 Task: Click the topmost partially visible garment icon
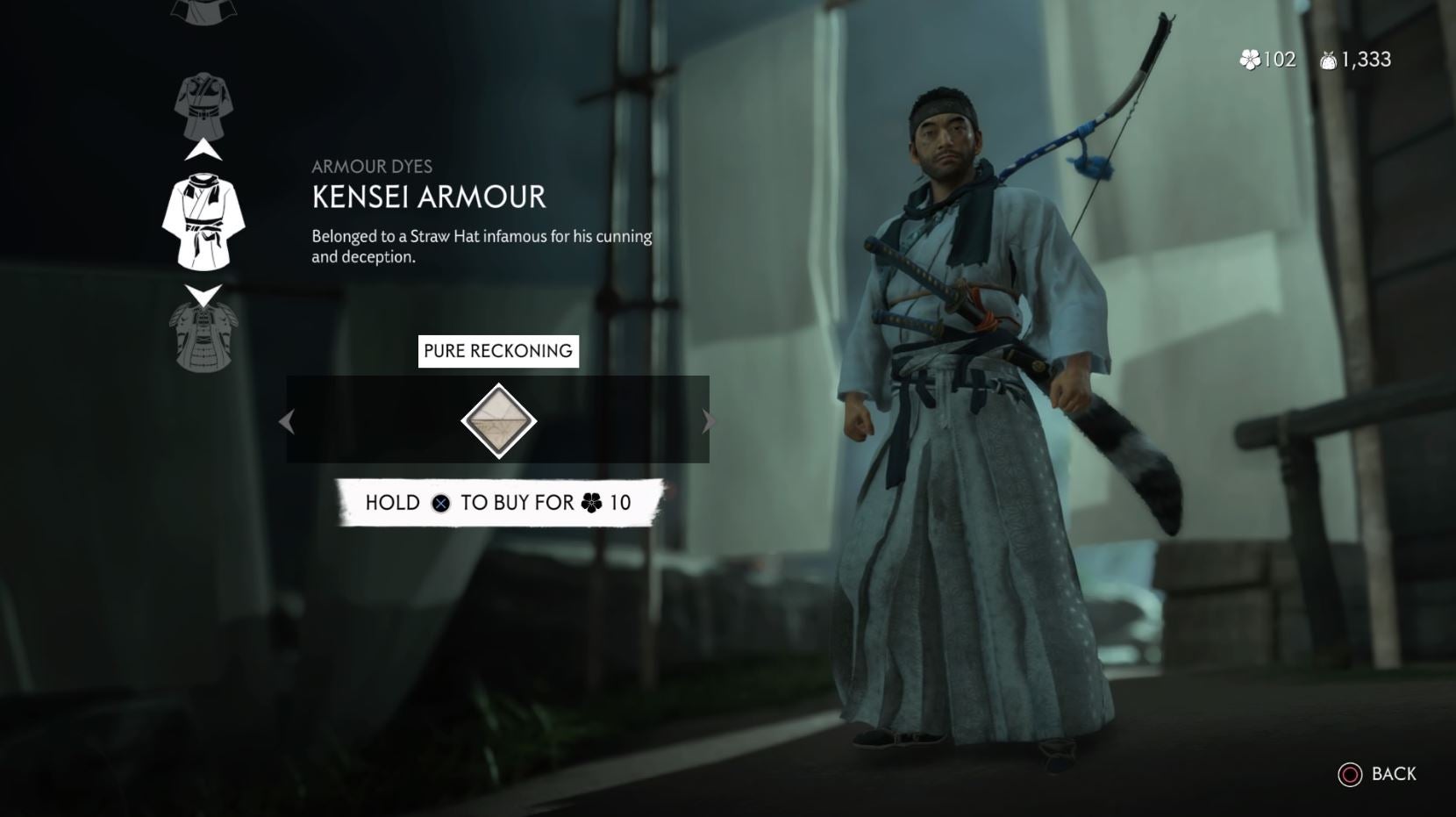pyautogui.click(x=203, y=11)
